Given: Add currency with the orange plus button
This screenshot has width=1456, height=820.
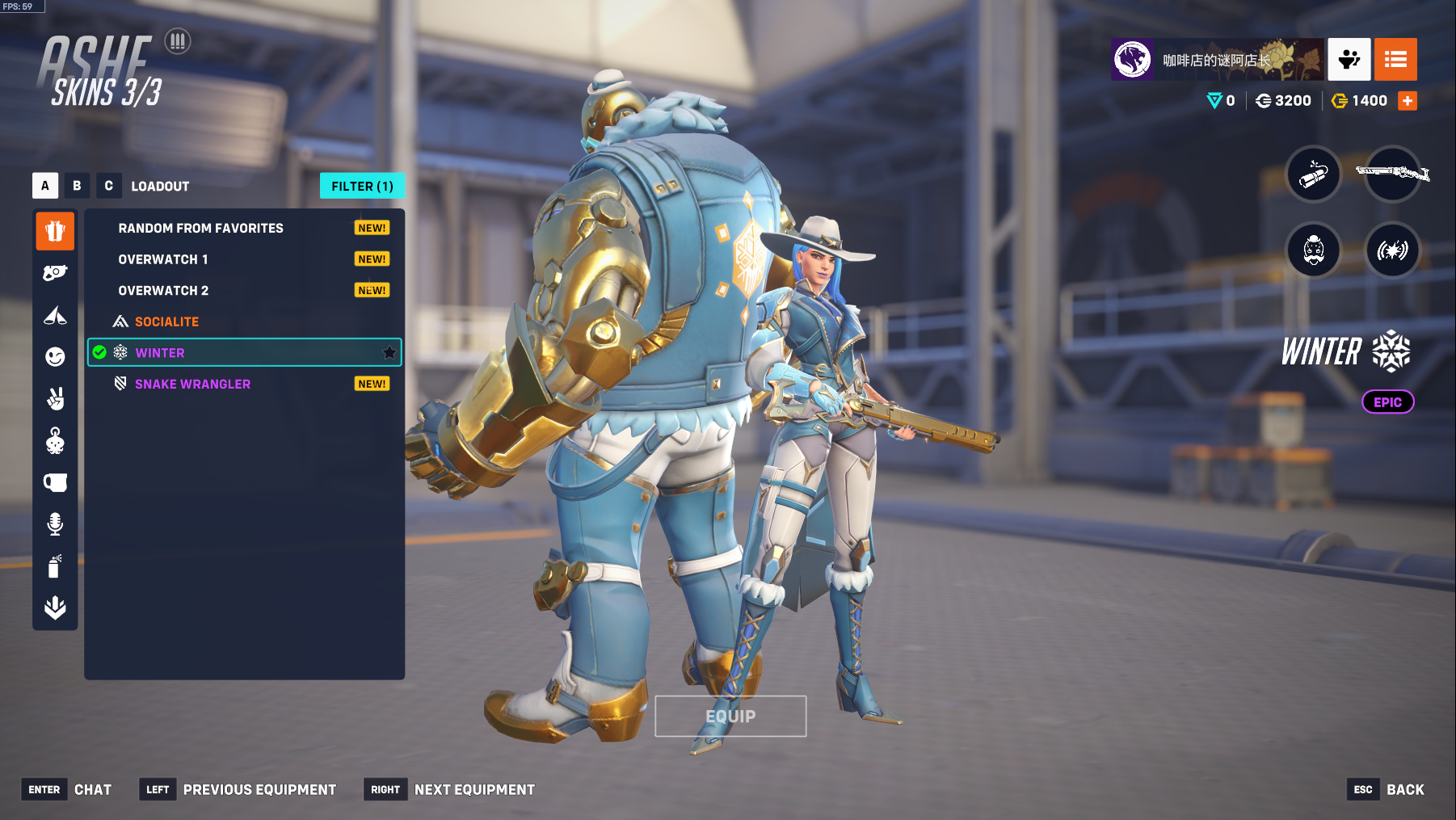Looking at the screenshot, I should 1408,101.
